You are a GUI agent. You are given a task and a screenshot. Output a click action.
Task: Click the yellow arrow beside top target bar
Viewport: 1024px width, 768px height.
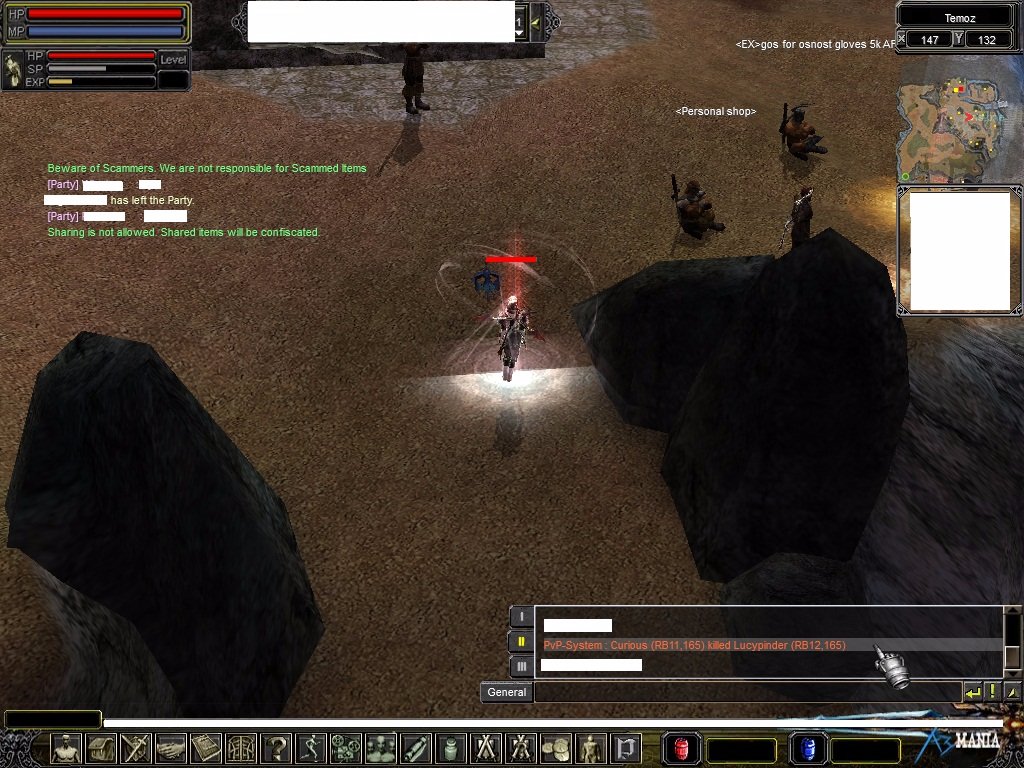[537, 22]
